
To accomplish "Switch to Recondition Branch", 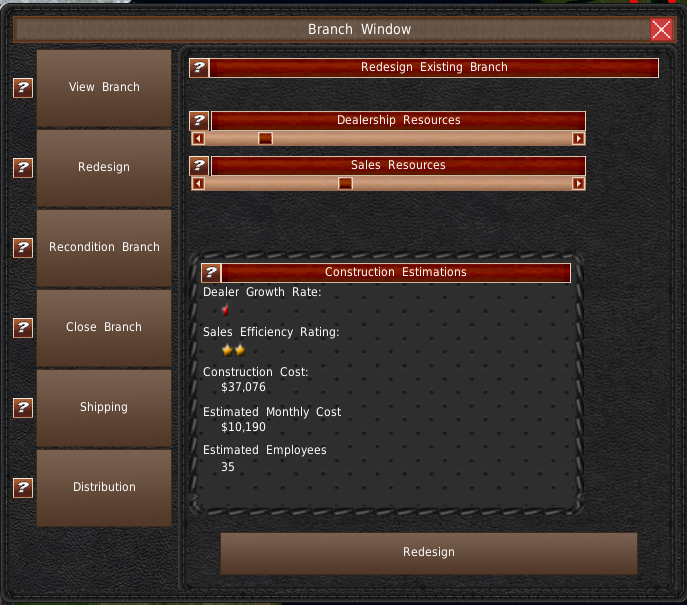I will pyautogui.click(x=104, y=248).
